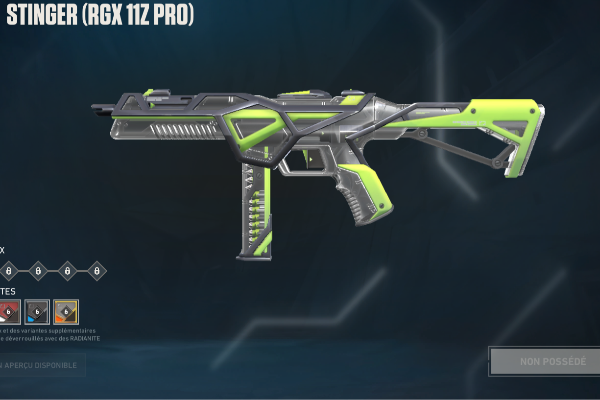Pick the orange locked color variant
This screenshot has width=600, height=400.
(x=66, y=312)
